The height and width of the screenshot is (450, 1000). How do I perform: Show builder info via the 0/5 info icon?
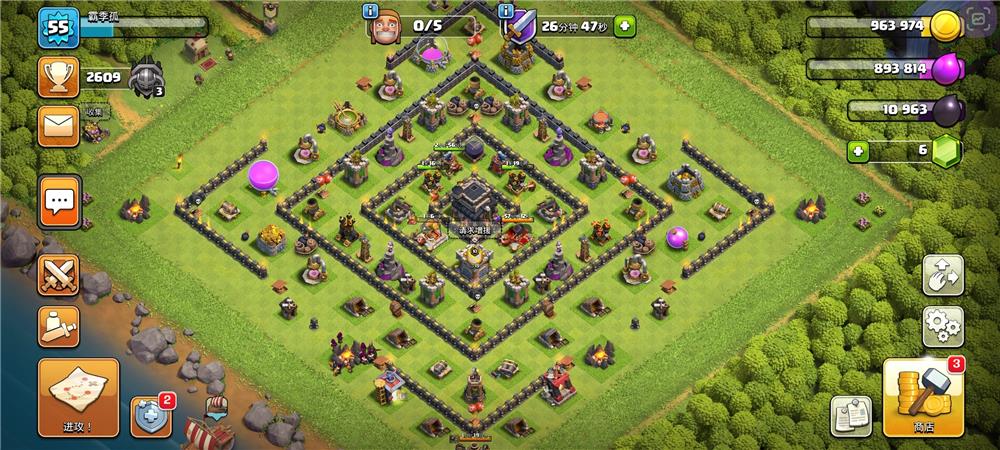click(371, 12)
